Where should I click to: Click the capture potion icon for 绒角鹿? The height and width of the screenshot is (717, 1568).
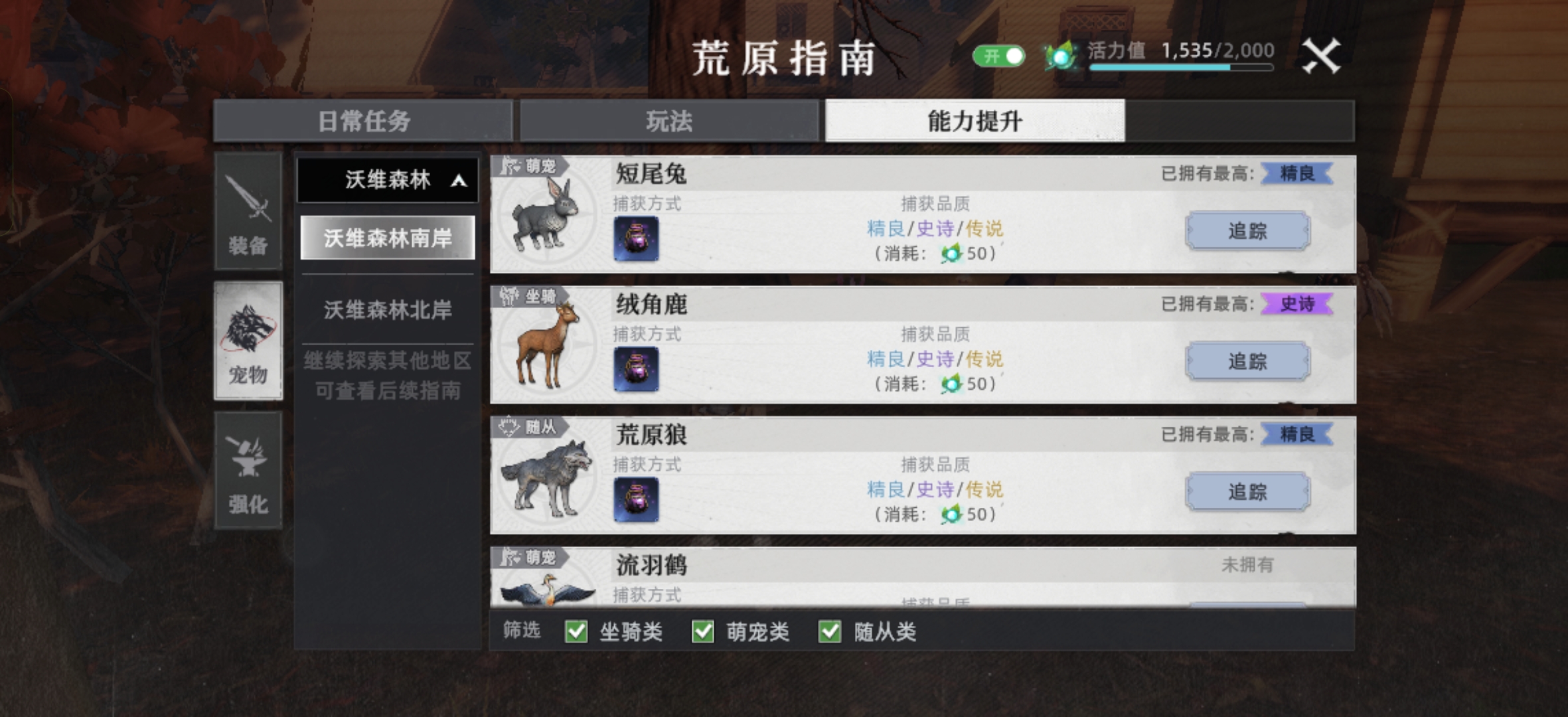[636, 369]
